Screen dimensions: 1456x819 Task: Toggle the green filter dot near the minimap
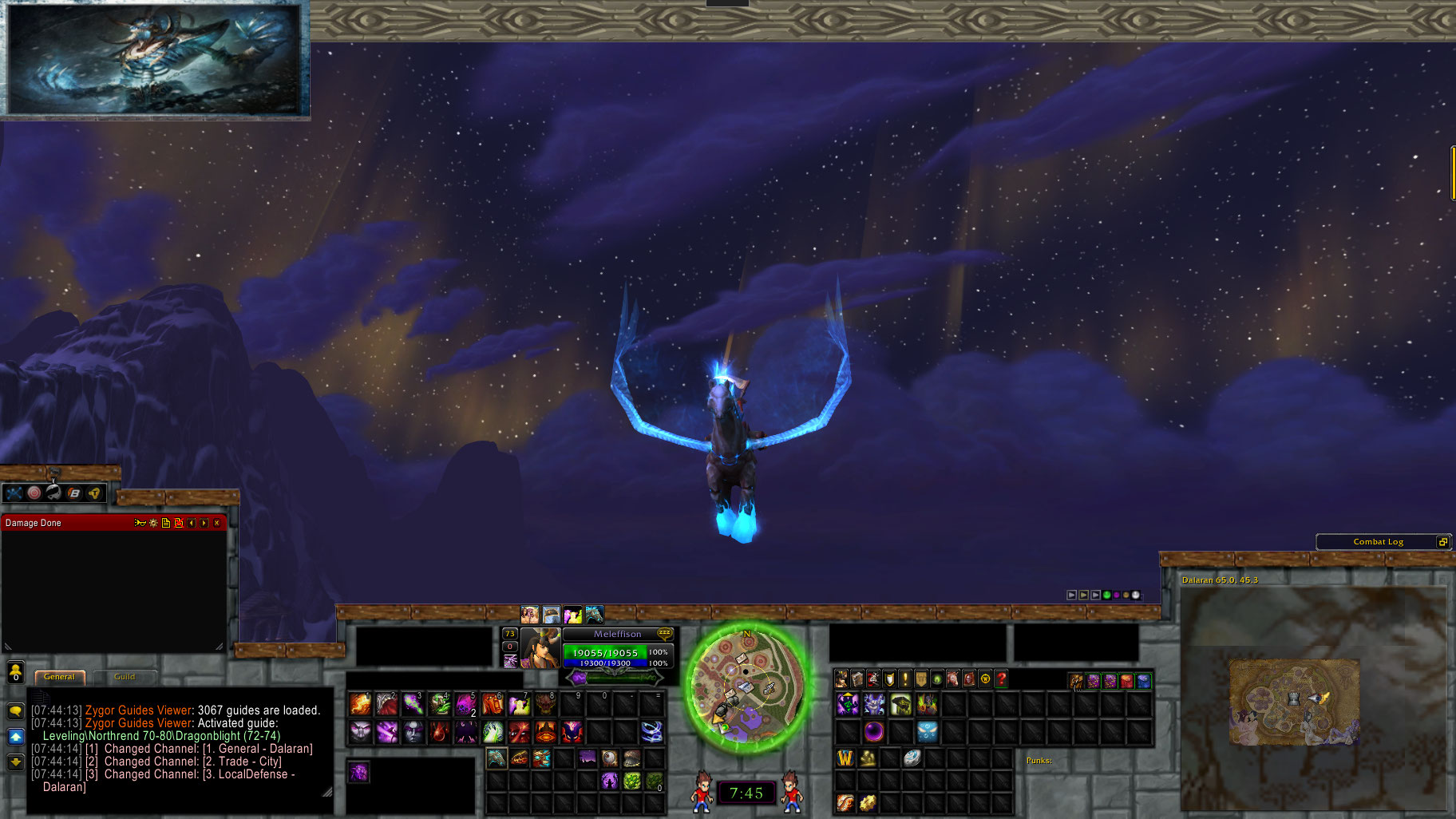[1106, 595]
